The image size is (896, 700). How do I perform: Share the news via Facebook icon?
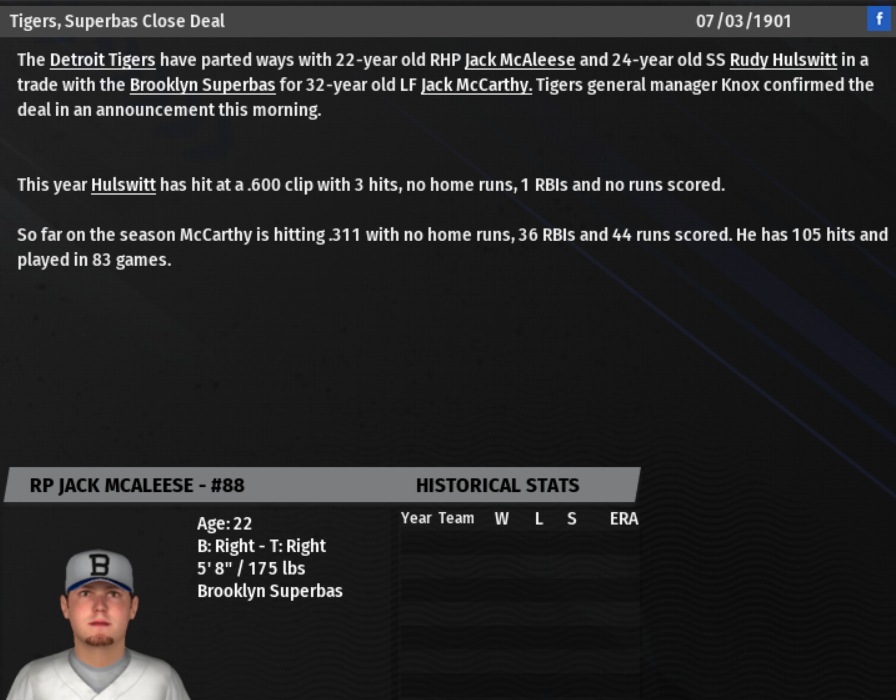click(x=879, y=19)
